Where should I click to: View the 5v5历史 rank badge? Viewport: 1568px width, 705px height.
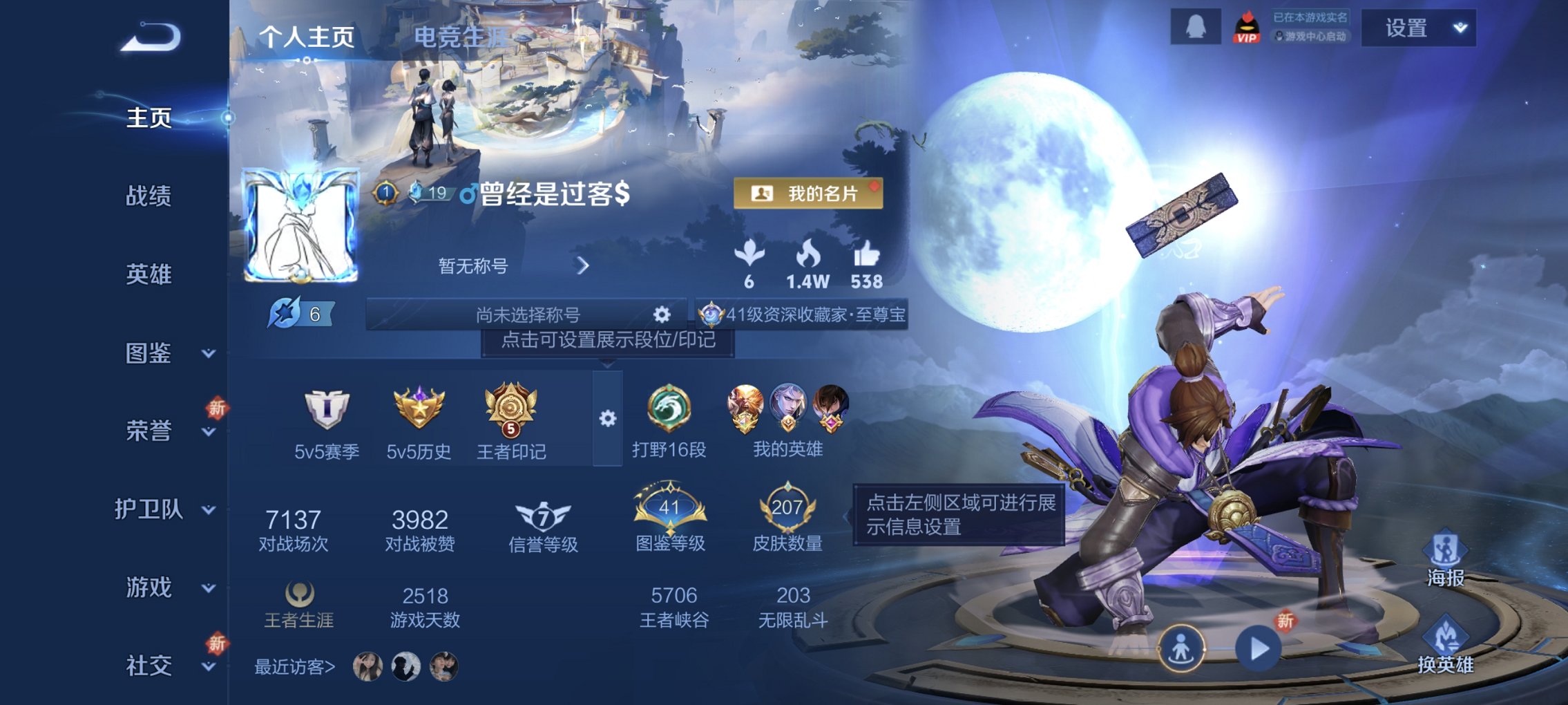click(418, 415)
